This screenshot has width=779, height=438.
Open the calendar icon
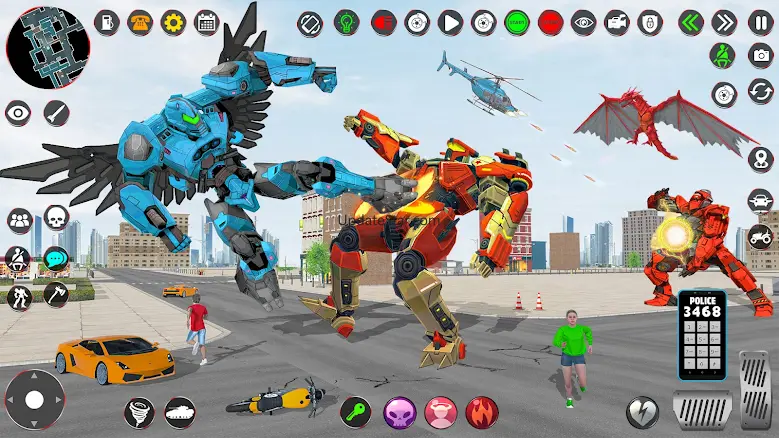(x=206, y=21)
